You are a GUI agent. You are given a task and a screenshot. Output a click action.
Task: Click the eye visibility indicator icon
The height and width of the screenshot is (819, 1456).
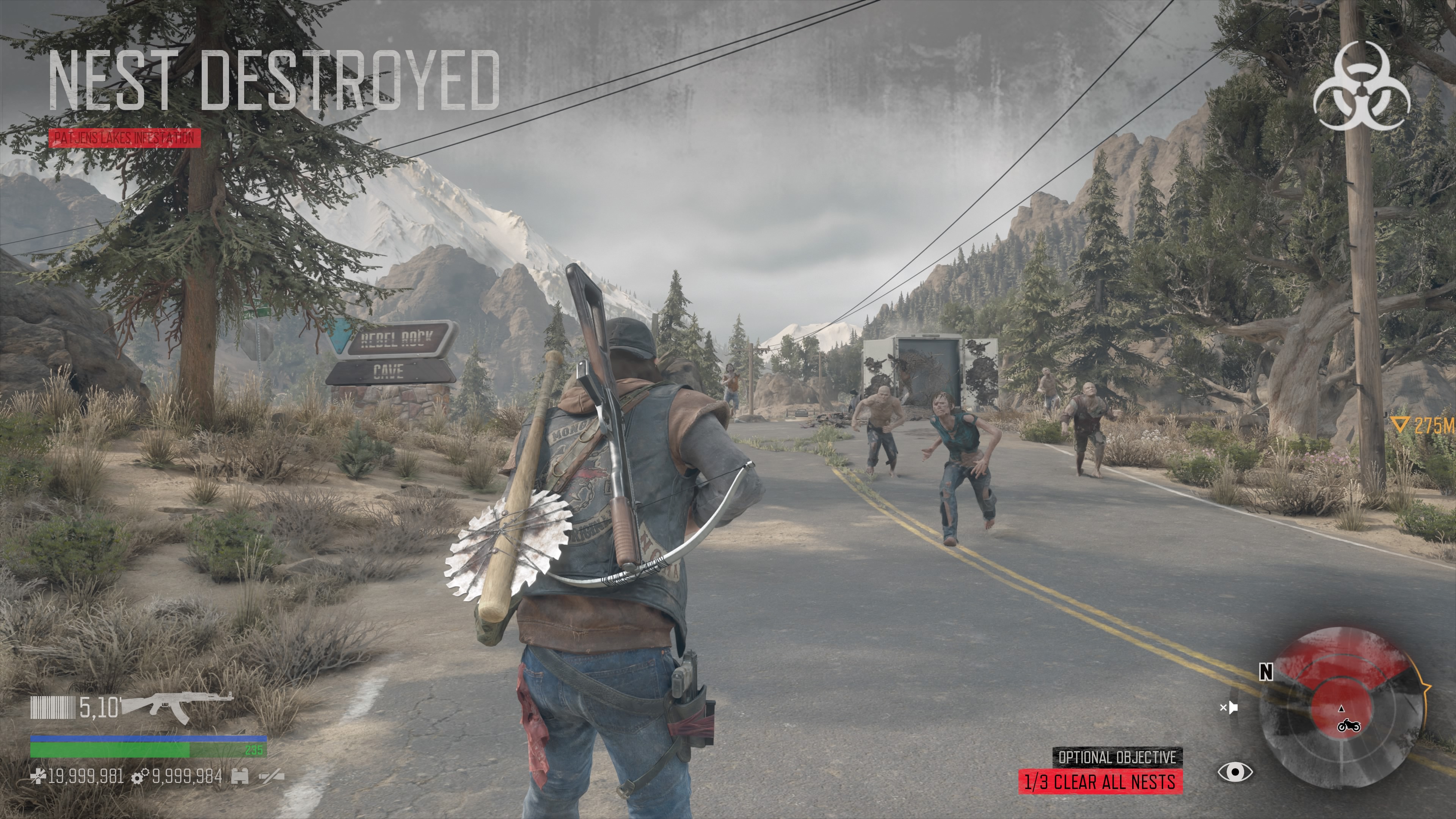tap(1235, 772)
